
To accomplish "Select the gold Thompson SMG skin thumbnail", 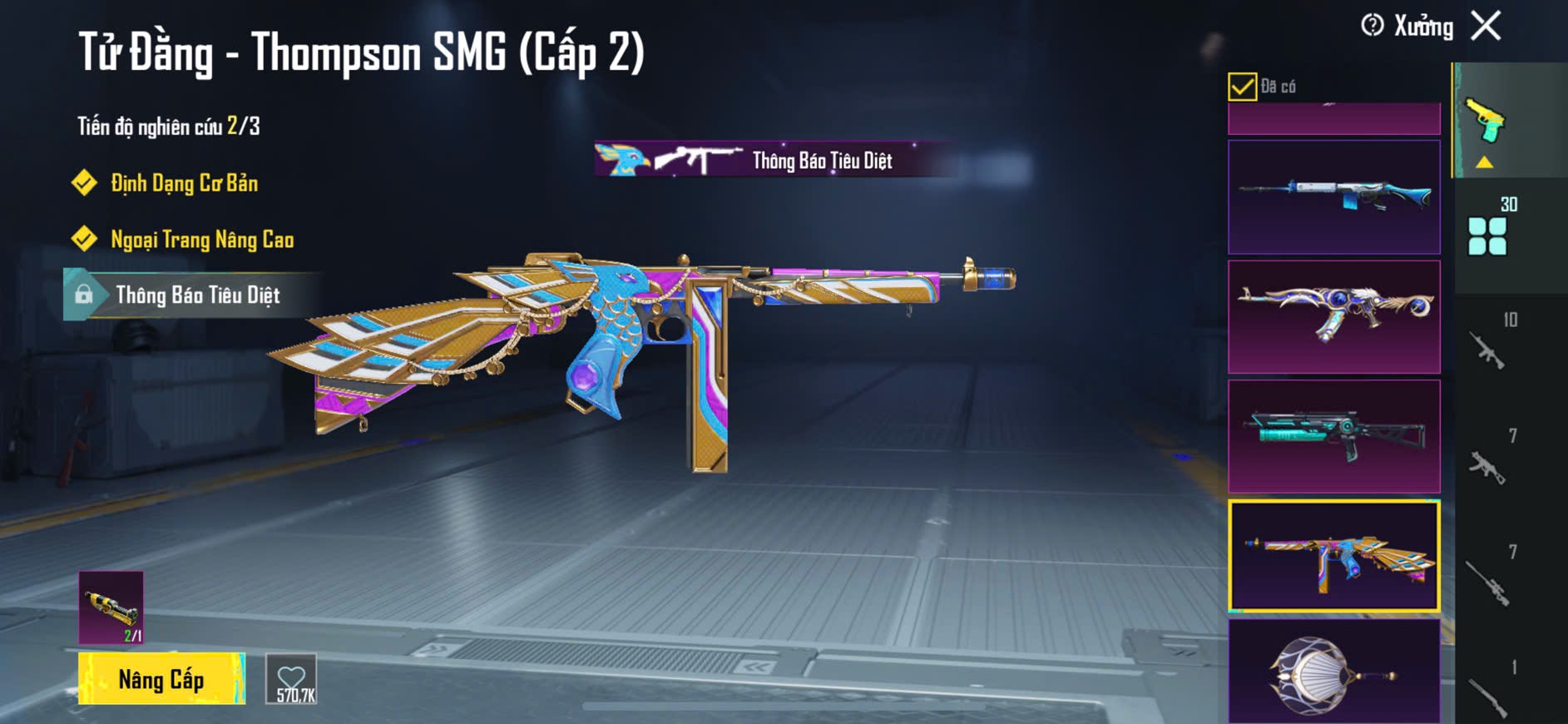I will [1333, 556].
